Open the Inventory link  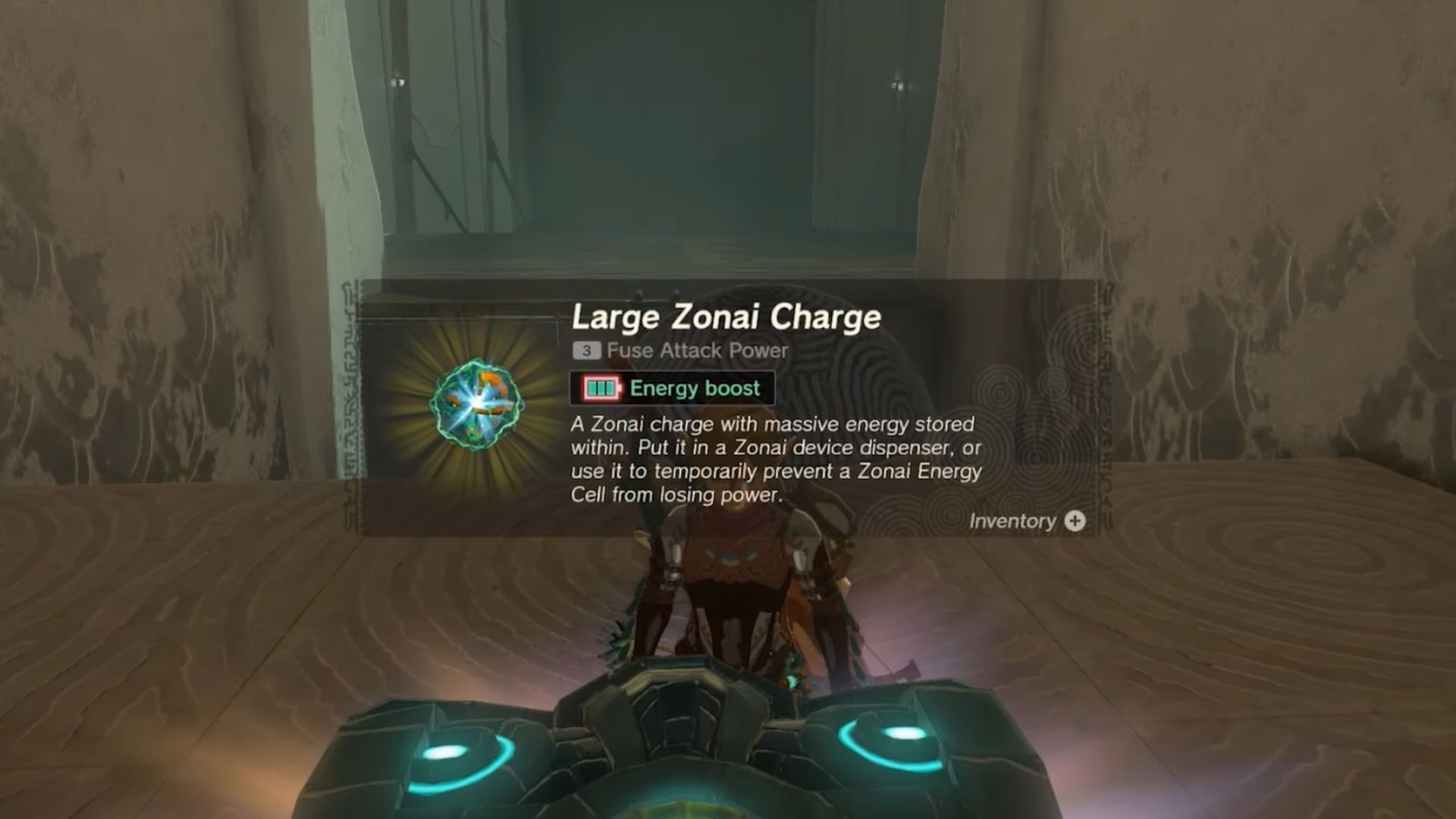click(x=1013, y=520)
